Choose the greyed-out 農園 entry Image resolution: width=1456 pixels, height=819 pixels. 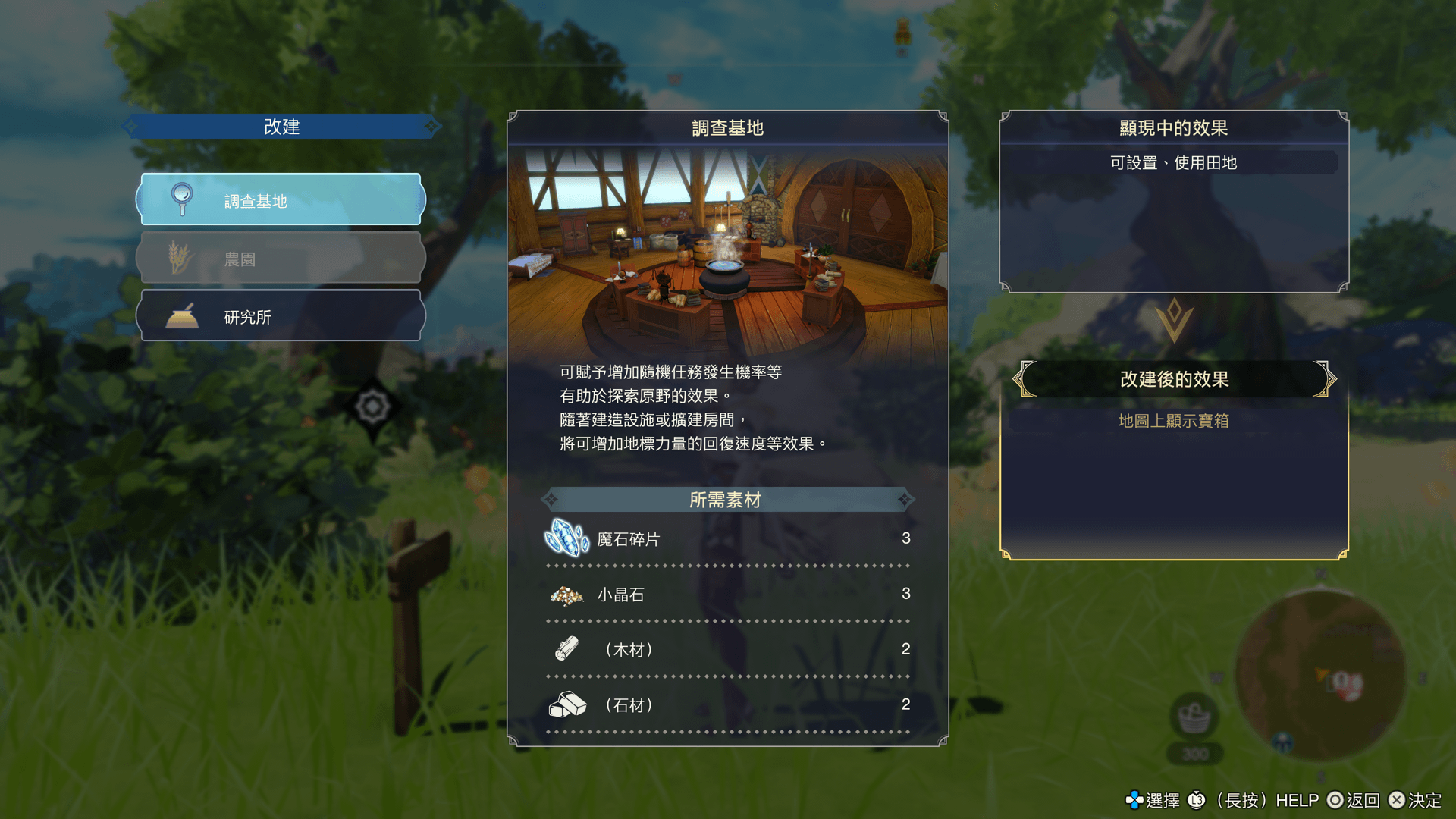281,259
